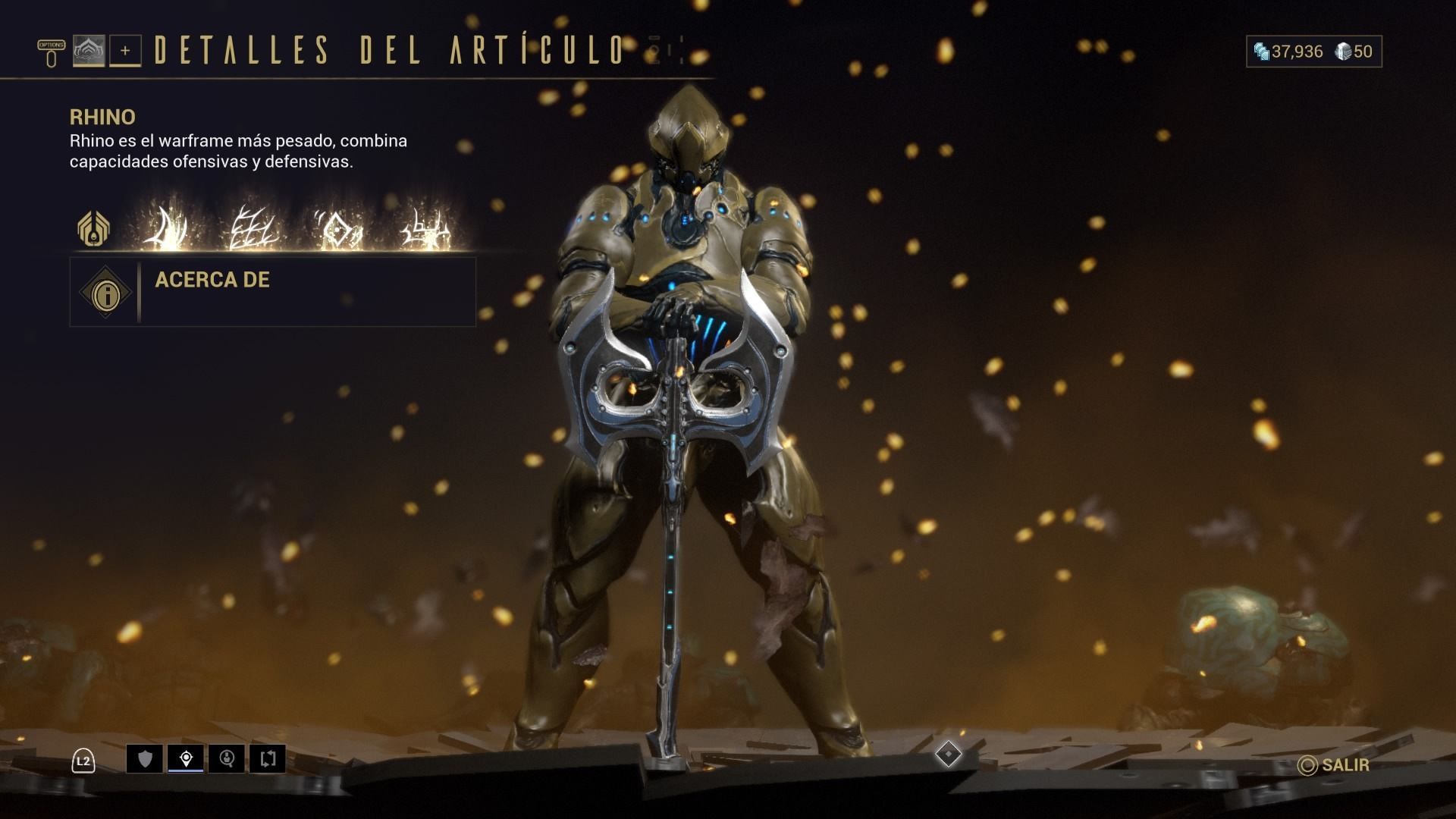Switch to the Warframe logo thumbnail tab
1456x819 pixels.
(x=89, y=52)
